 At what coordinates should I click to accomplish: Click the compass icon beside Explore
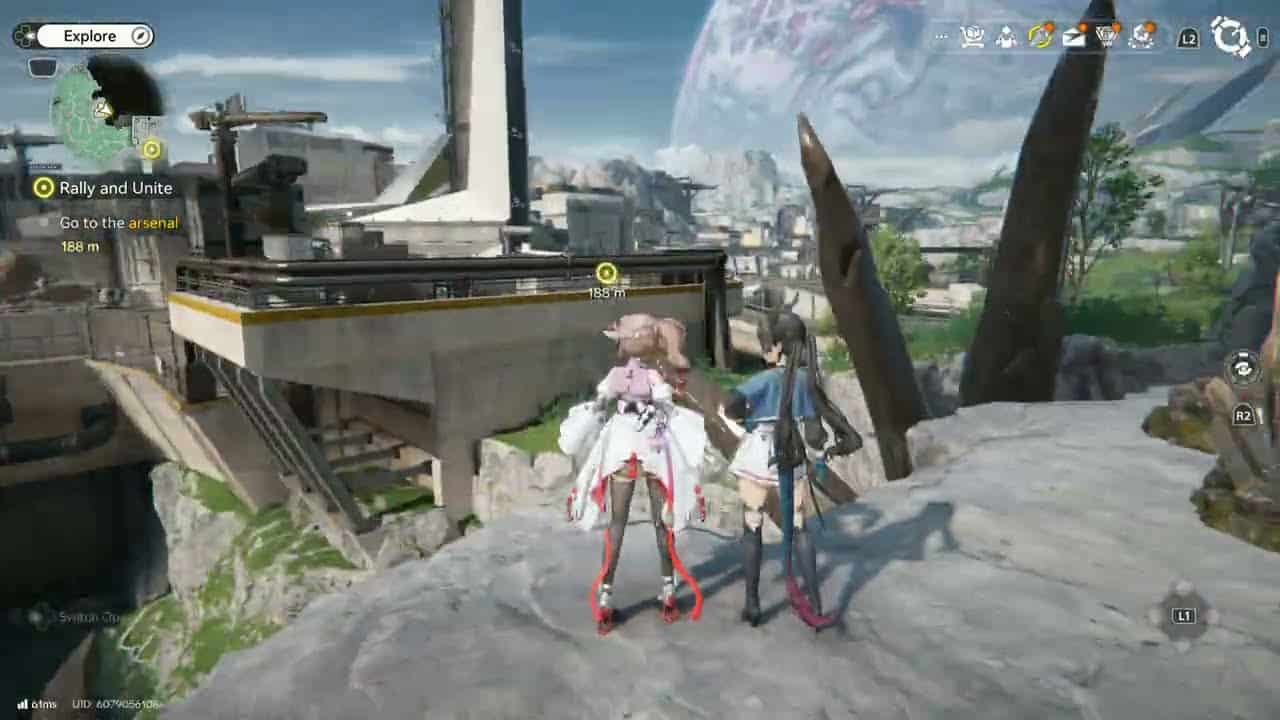click(141, 36)
